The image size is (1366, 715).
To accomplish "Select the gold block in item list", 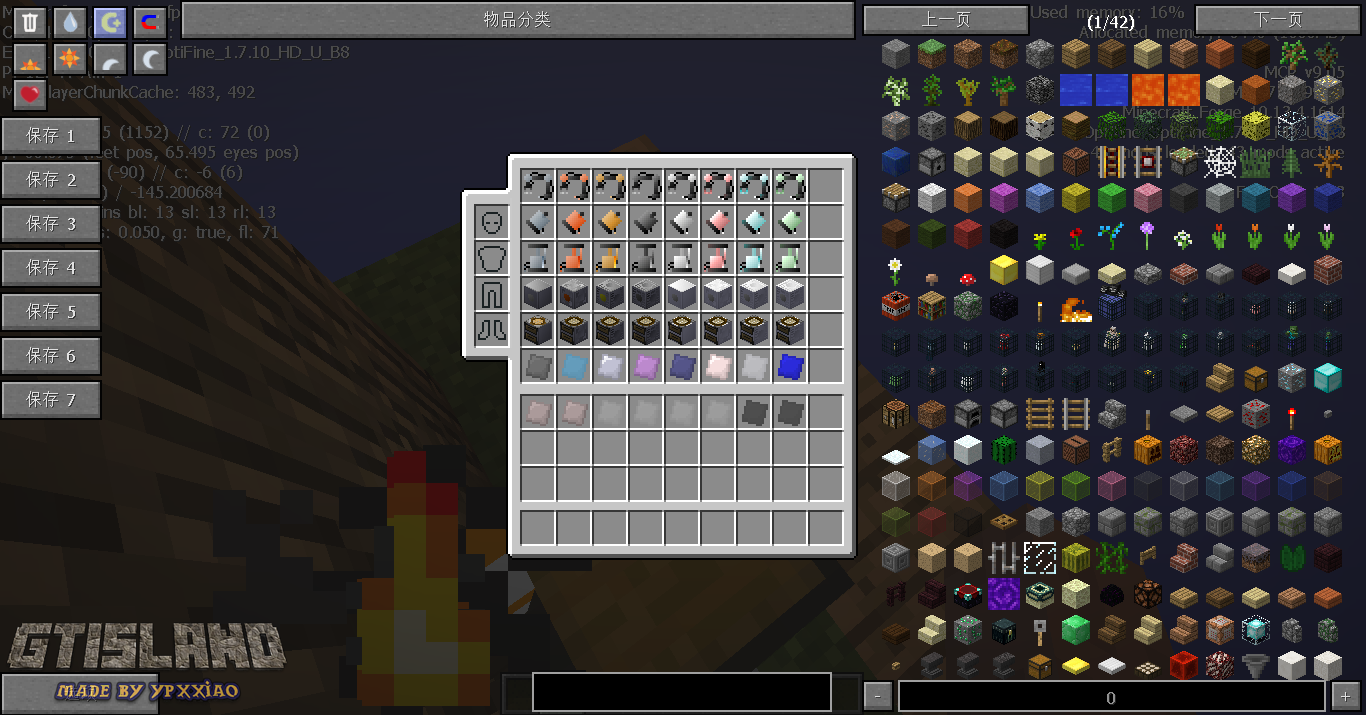I will (x=1003, y=269).
